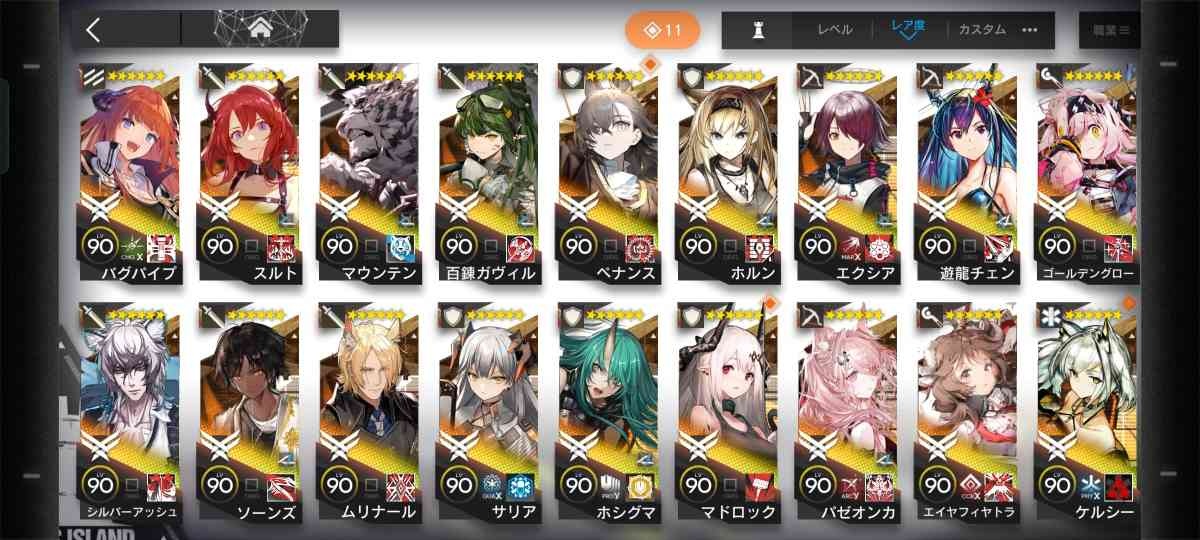
Task: Pick the ソーンズ operator card
Action: point(249,405)
